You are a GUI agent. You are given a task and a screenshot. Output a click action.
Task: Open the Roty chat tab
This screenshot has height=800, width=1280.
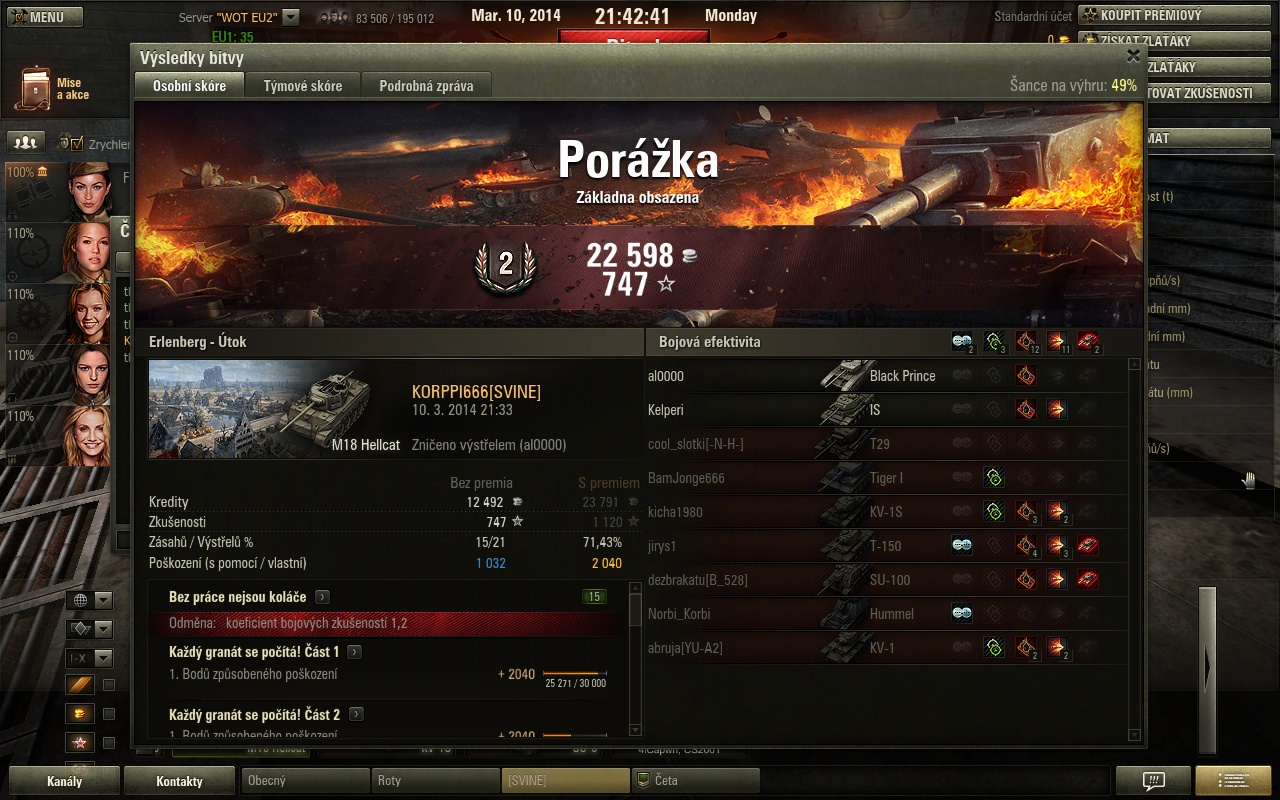click(x=434, y=781)
